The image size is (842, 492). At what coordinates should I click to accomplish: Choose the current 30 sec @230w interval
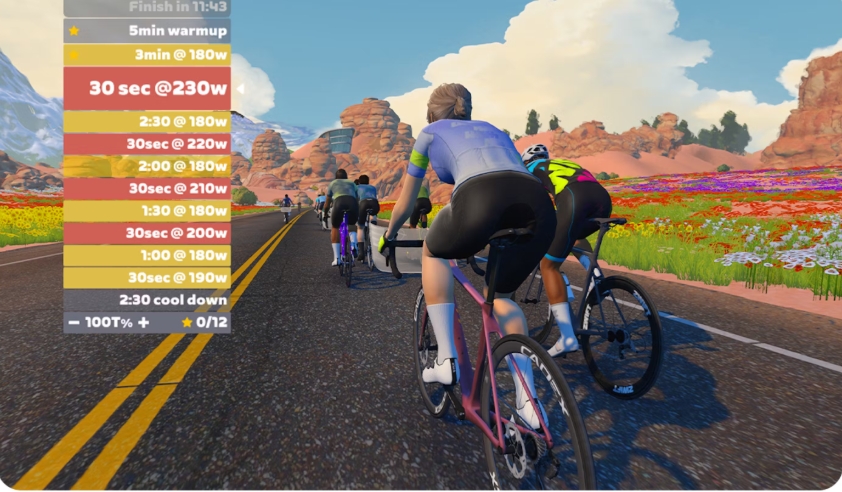pyautogui.click(x=147, y=88)
